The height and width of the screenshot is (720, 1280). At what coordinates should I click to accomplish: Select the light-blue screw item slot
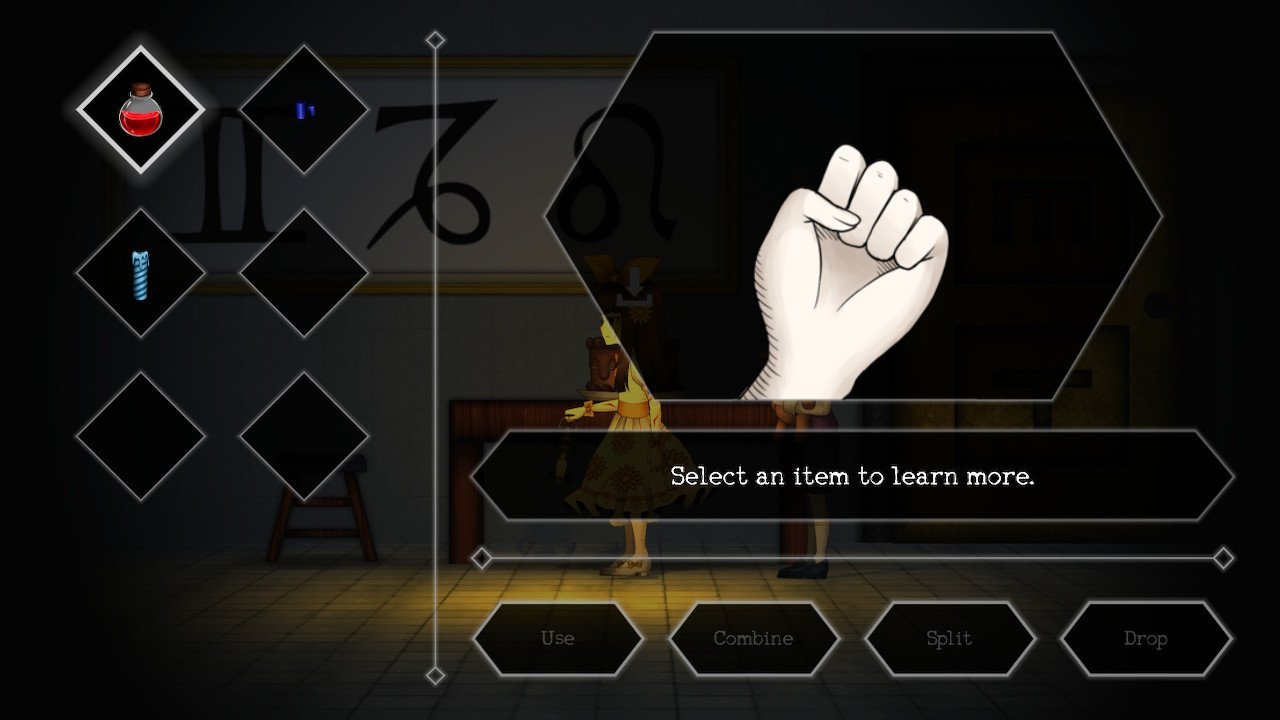point(141,273)
